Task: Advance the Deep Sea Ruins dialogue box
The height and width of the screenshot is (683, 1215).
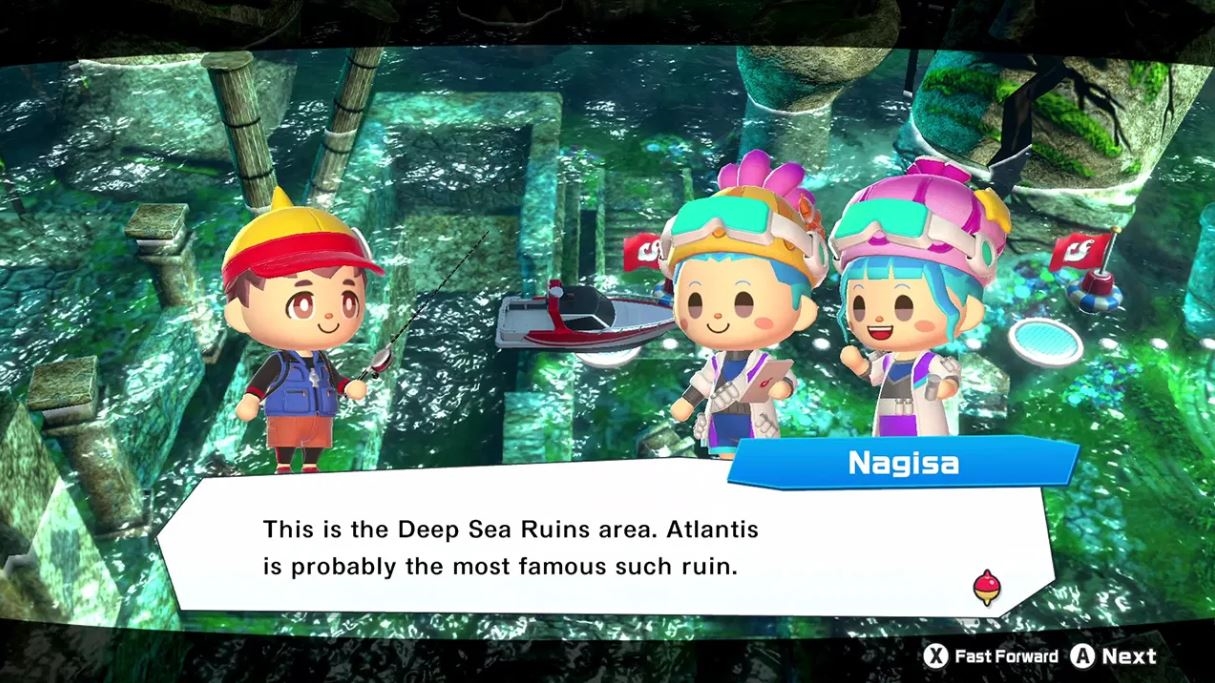Action: (x=1113, y=656)
